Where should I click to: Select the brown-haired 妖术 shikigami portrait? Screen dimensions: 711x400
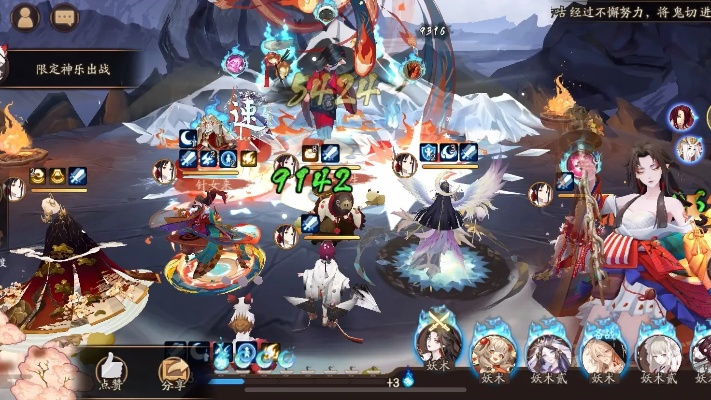[x=492, y=349]
